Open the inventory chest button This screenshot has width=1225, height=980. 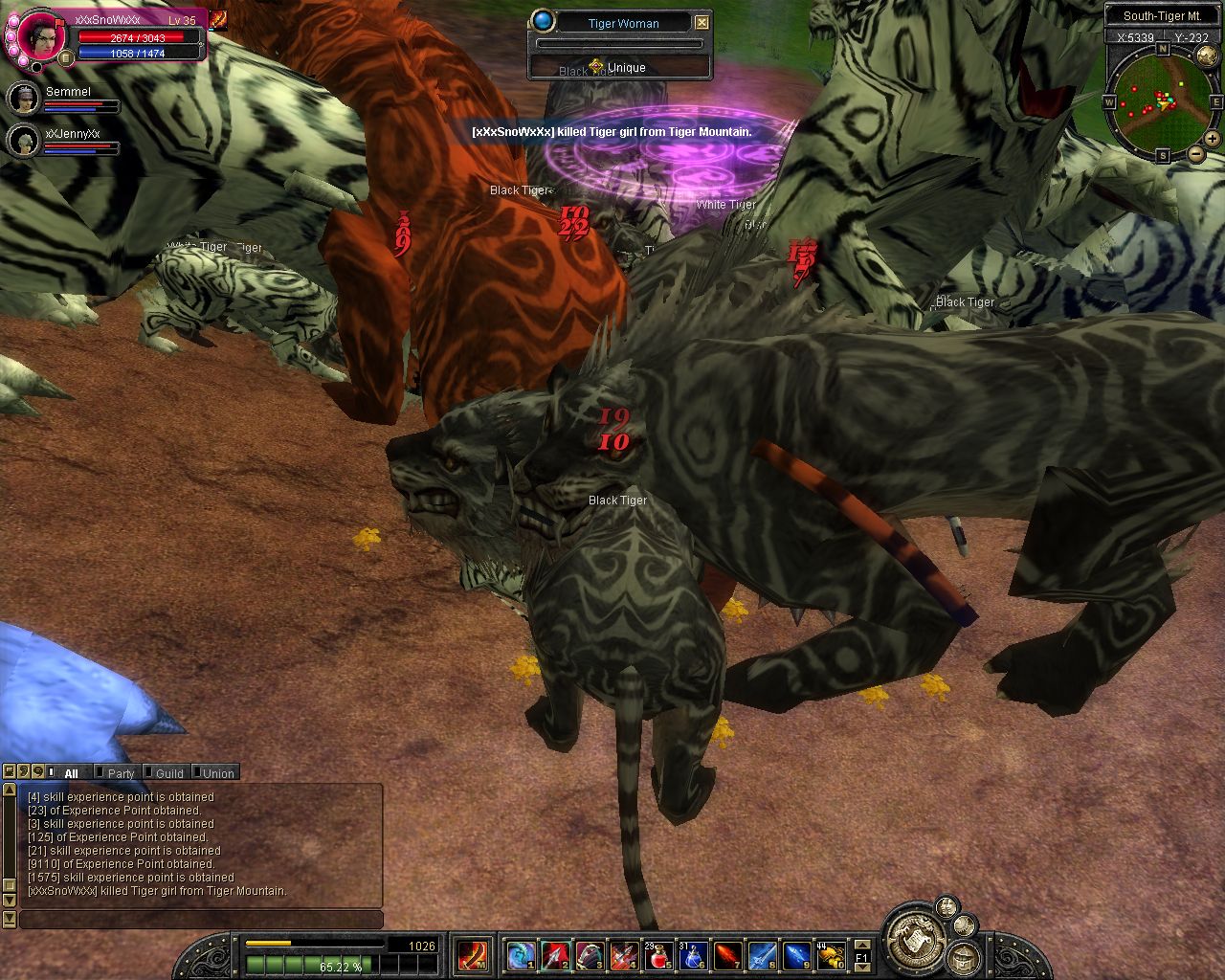click(x=962, y=958)
